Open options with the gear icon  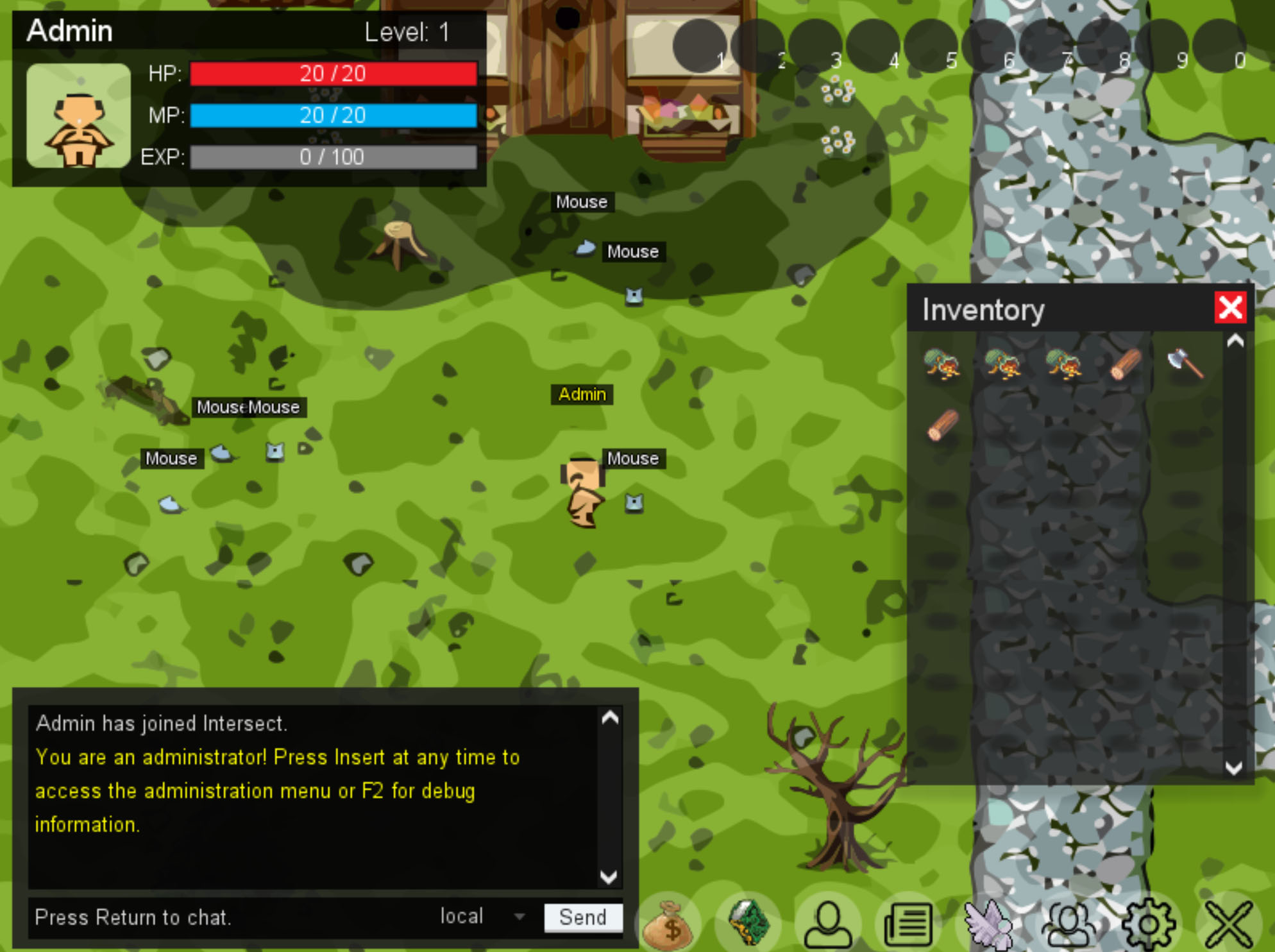coord(1149,925)
